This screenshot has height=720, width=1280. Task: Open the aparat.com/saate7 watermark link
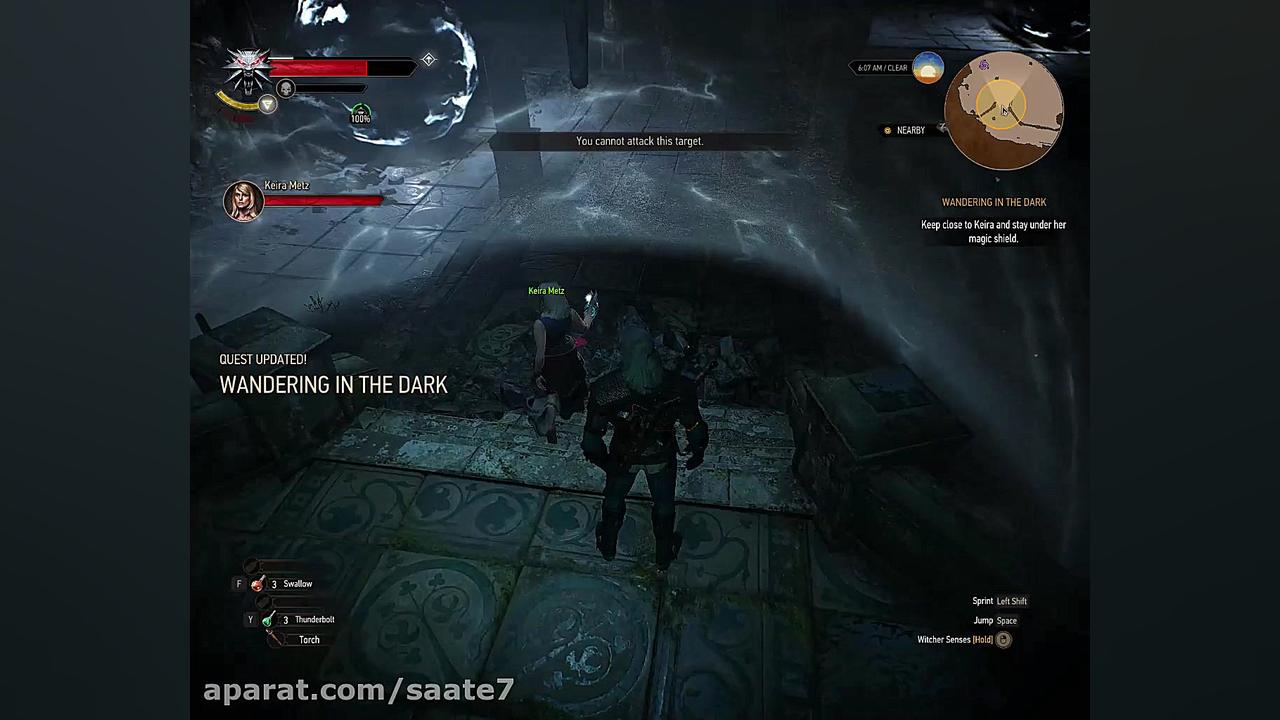click(358, 690)
